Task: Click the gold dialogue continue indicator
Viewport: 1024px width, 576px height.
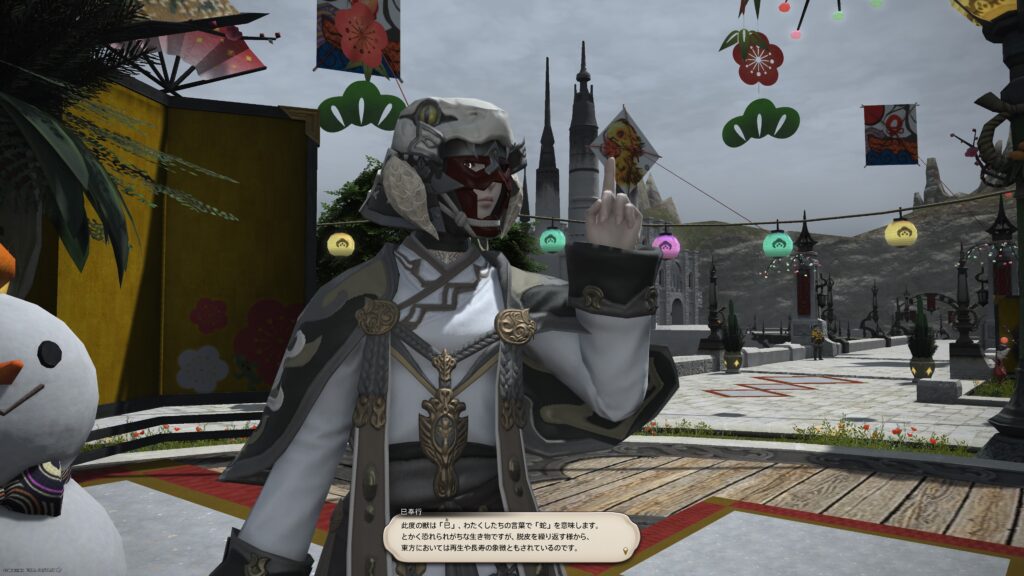Action: coord(626,550)
